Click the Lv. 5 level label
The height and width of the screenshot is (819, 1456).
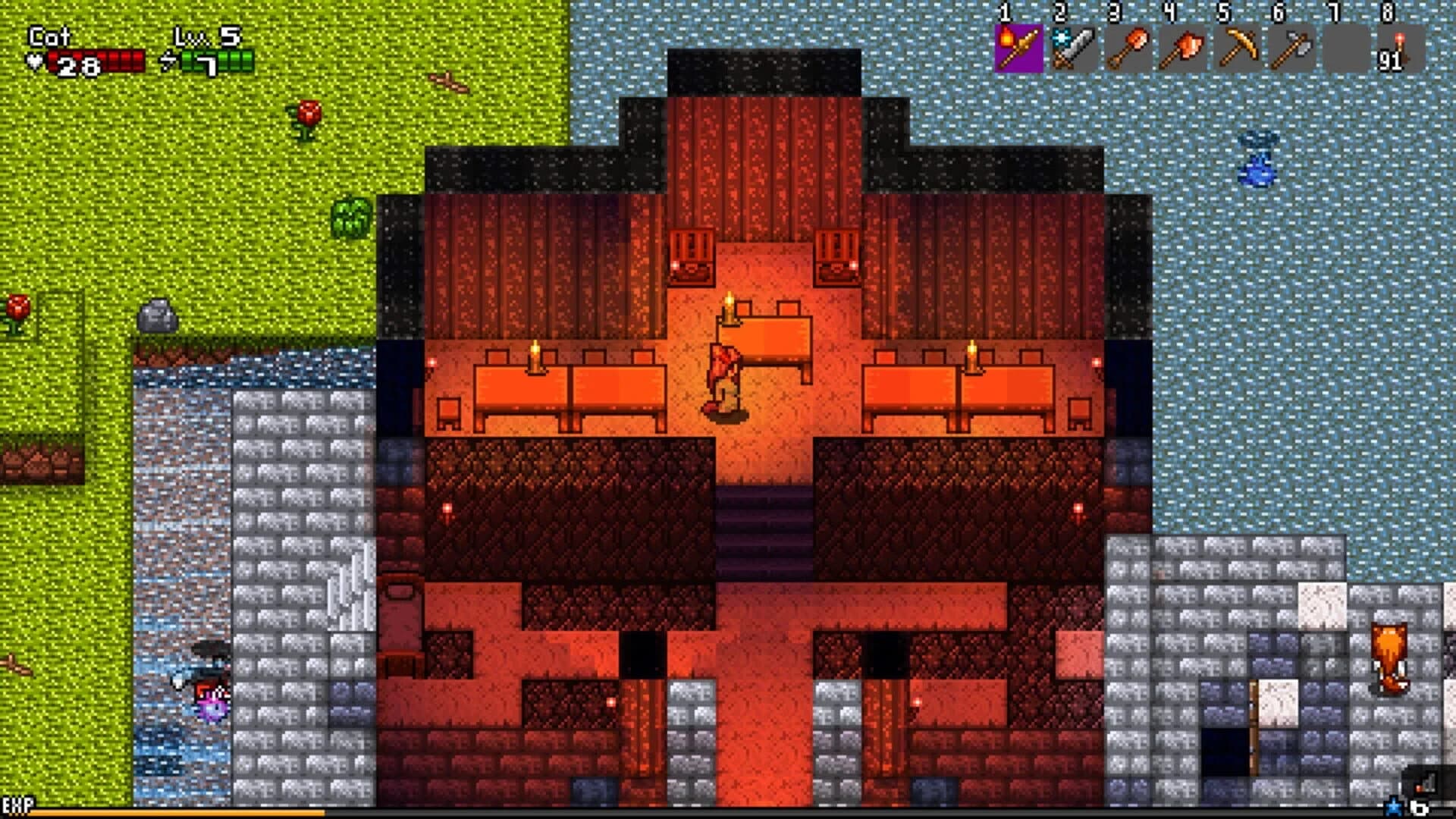tap(209, 34)
